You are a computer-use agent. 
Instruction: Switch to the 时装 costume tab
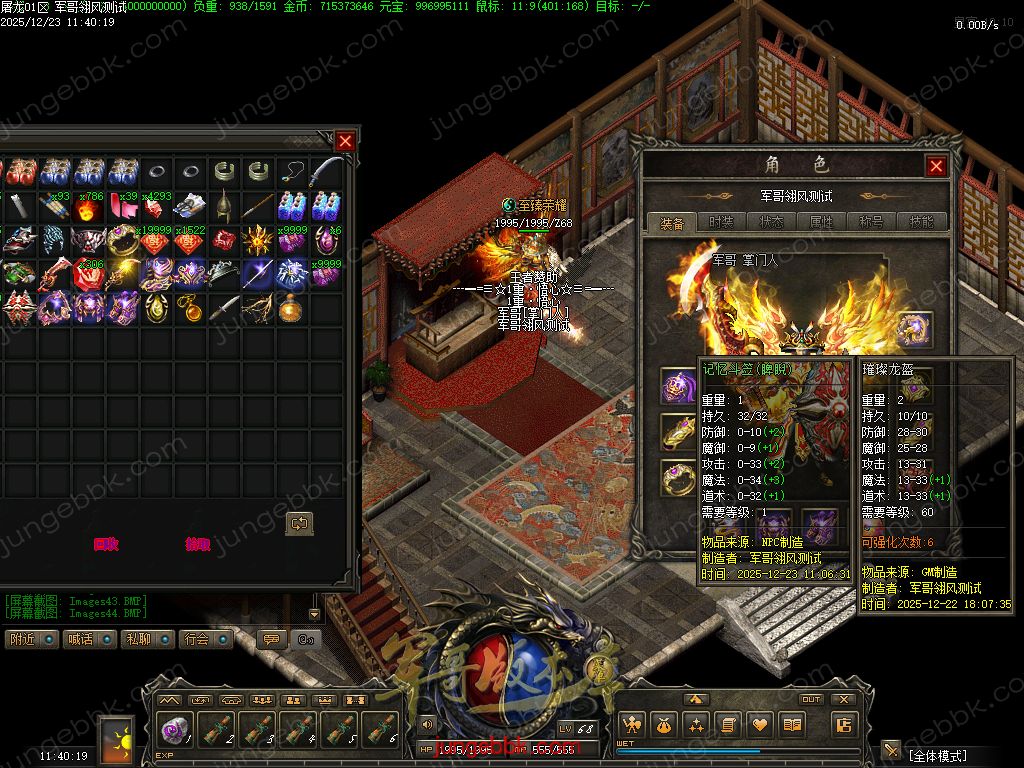[x=721, y=222]
